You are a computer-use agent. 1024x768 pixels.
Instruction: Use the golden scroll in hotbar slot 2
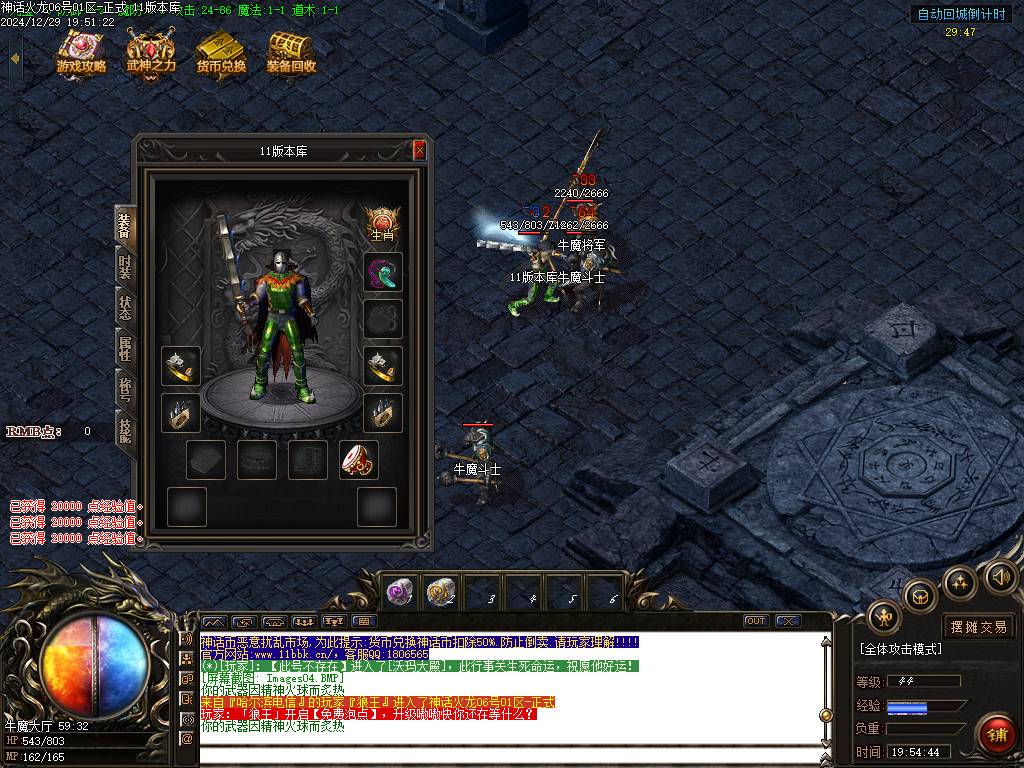pyautogui.click(x=441, y=591)
